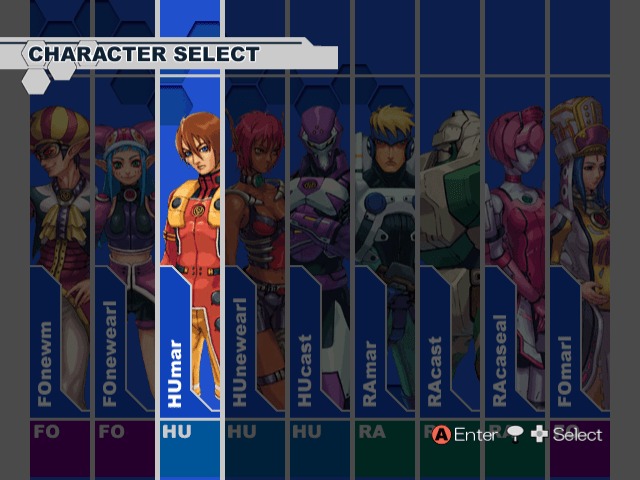Image resolution: width=640 pixels, height=480 pixels.
Task: Select the FOnewm character panel
Action: pyautogui.click(x=60, y=250)
